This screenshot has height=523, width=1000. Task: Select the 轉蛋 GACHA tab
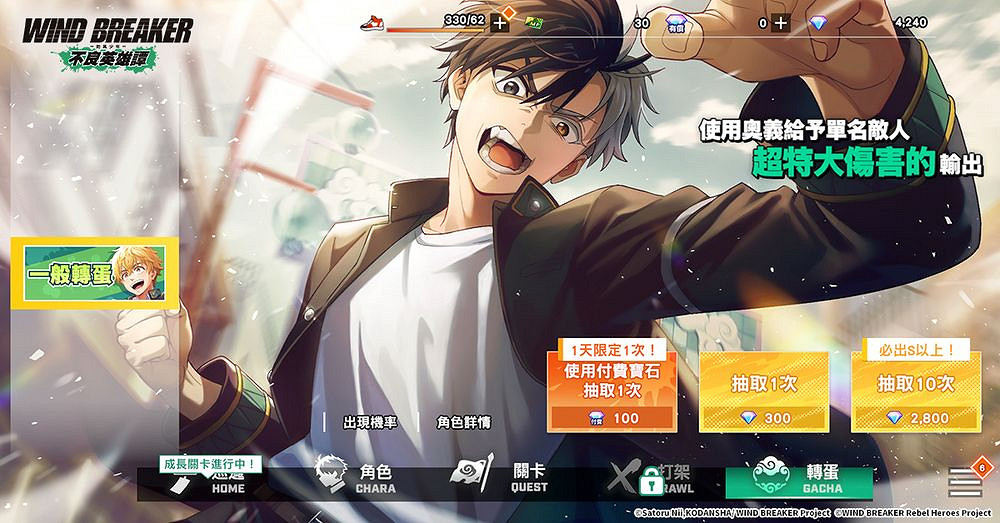[799, 479]
